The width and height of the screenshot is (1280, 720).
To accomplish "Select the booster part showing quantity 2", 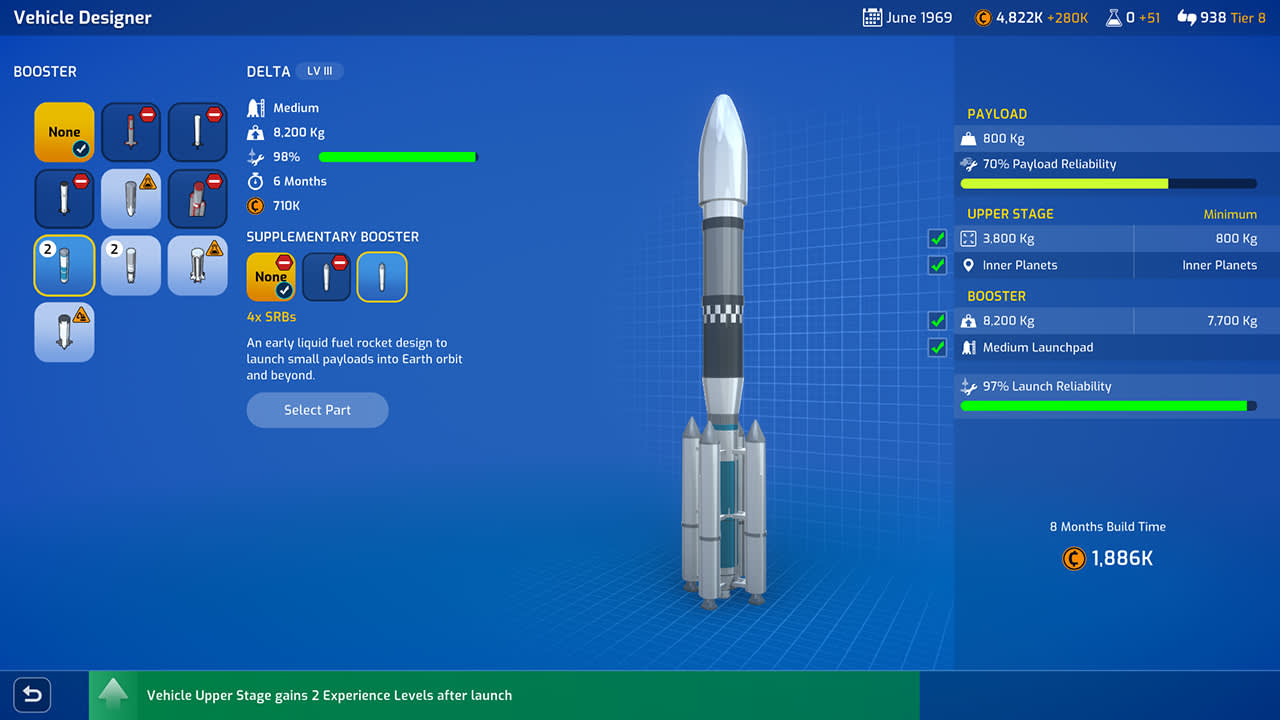I will click(x=64, y=265).
